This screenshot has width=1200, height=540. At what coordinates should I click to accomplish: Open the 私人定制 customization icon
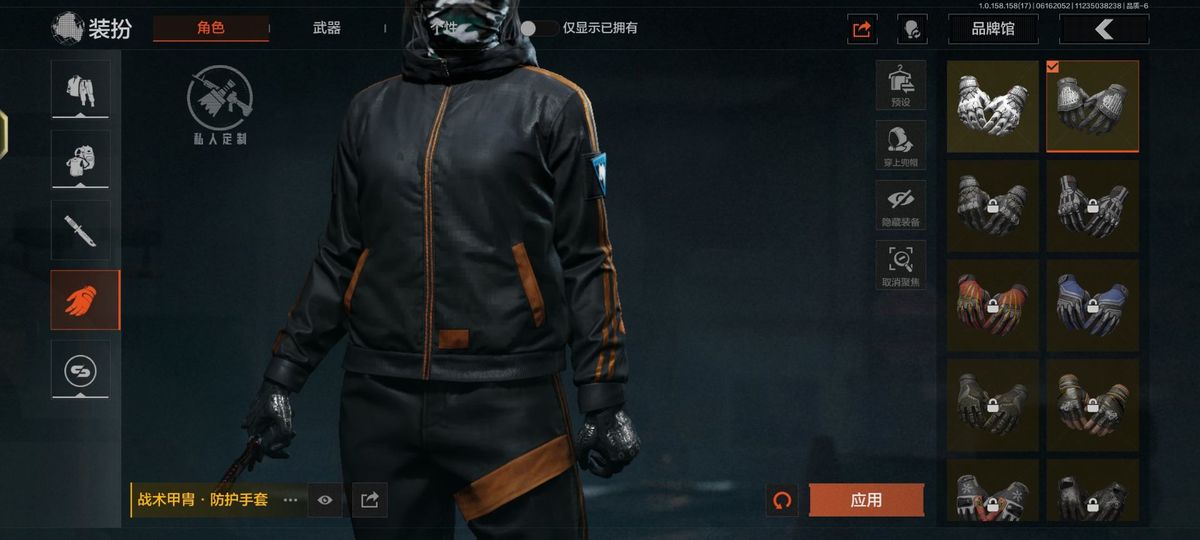(220, 105)
